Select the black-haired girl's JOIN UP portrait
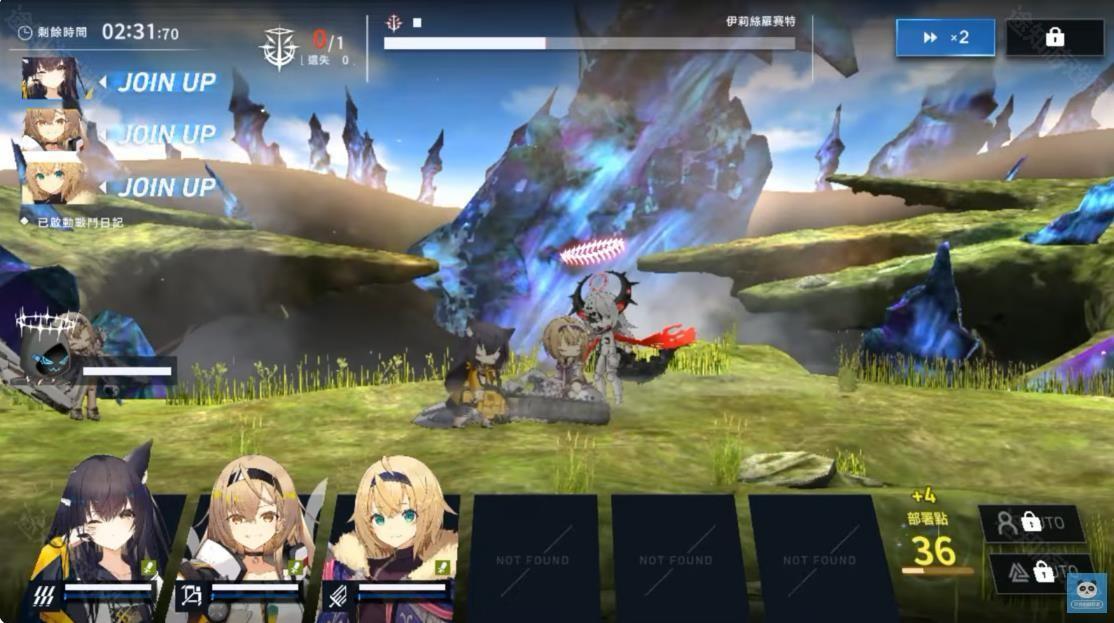The width and height of the screenshot is (1114, 623). click(x=50, y=79)
